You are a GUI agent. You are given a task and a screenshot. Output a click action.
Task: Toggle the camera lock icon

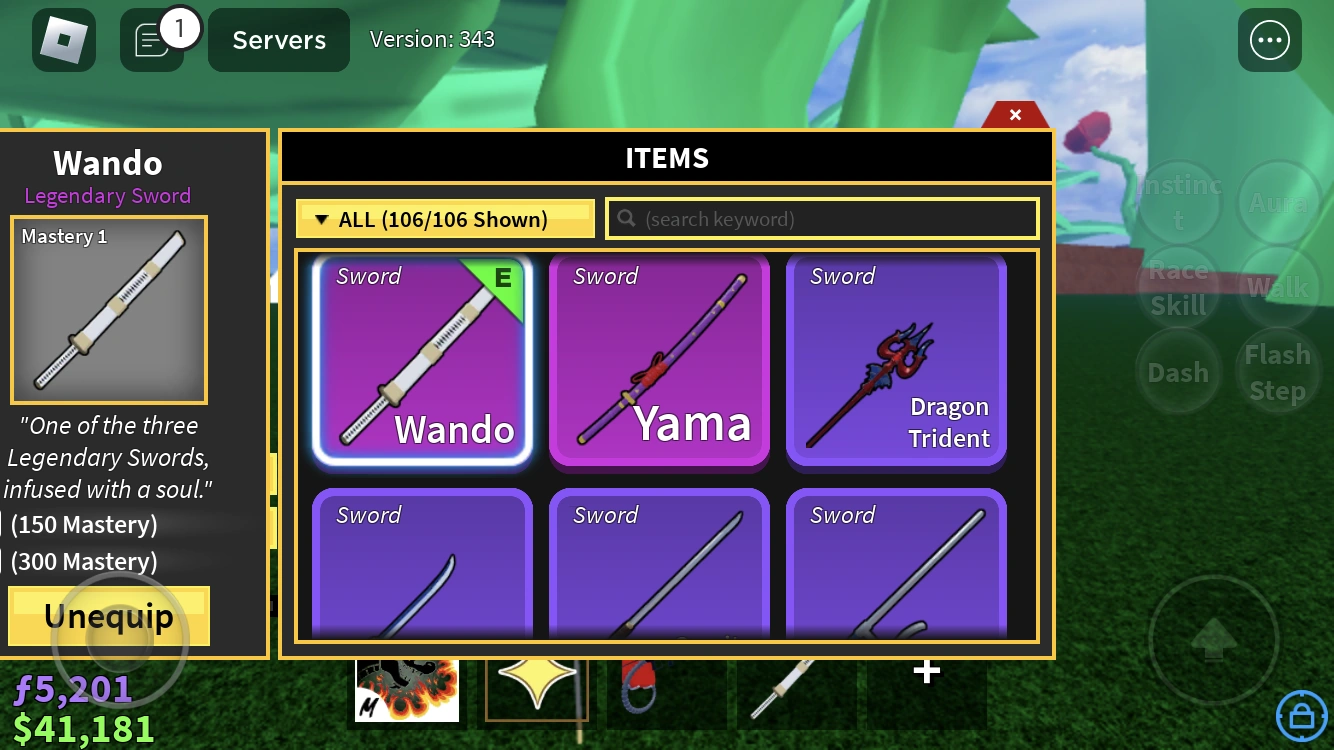coord(1301,716)
